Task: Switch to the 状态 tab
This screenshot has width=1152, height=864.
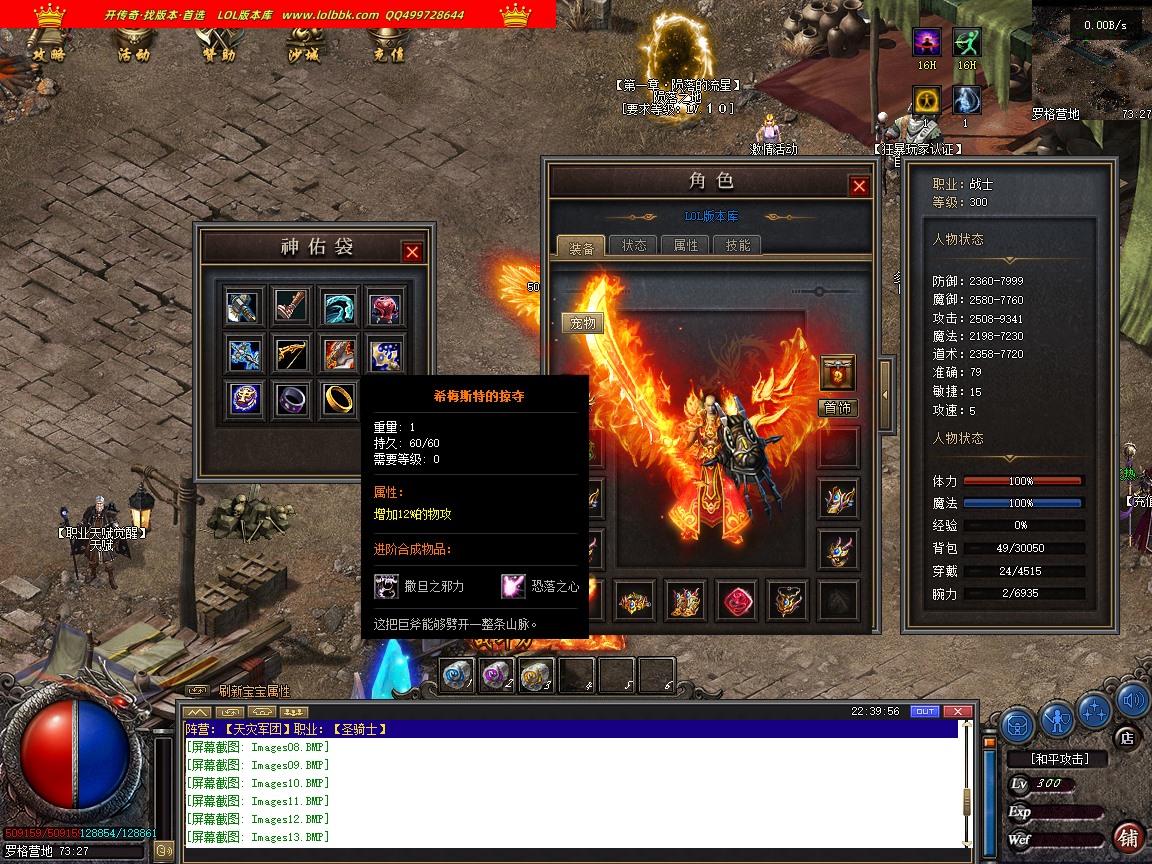Action: (x=634, y=245)
